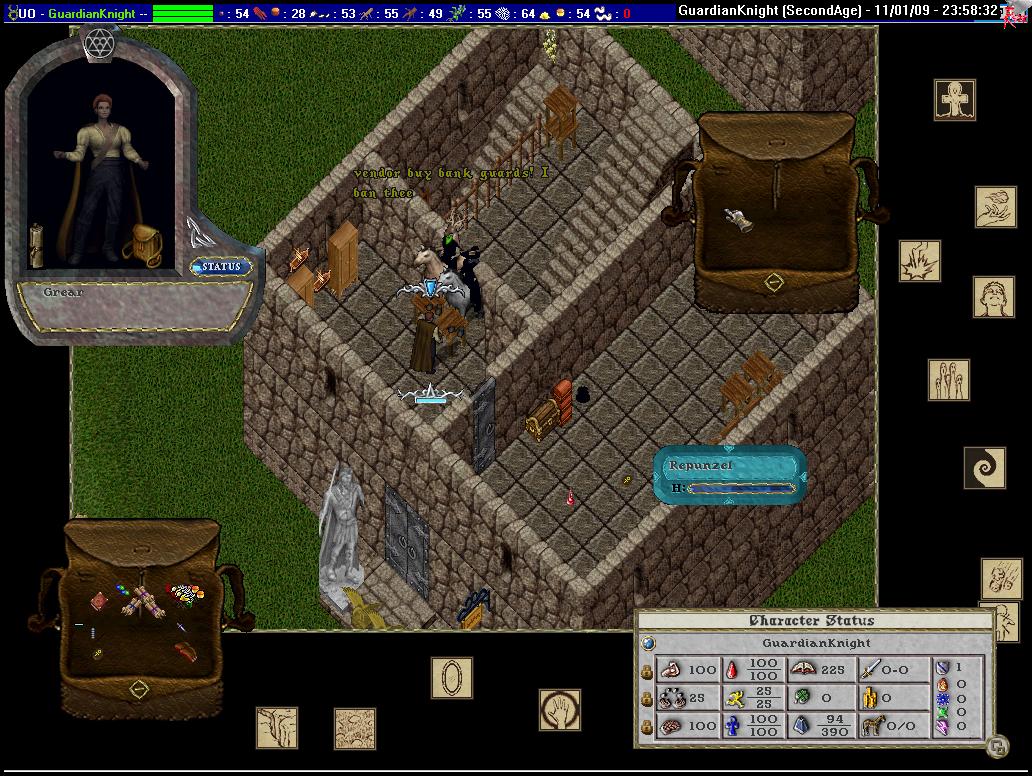Select the colorful reagent pile in the backpack
The height and width of the screenshot is (776, 1032).
tap(186, 596)
